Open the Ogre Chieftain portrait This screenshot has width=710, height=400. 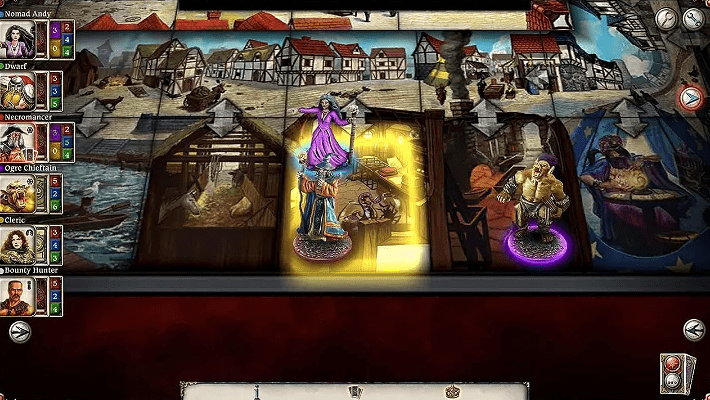point(18,193)
